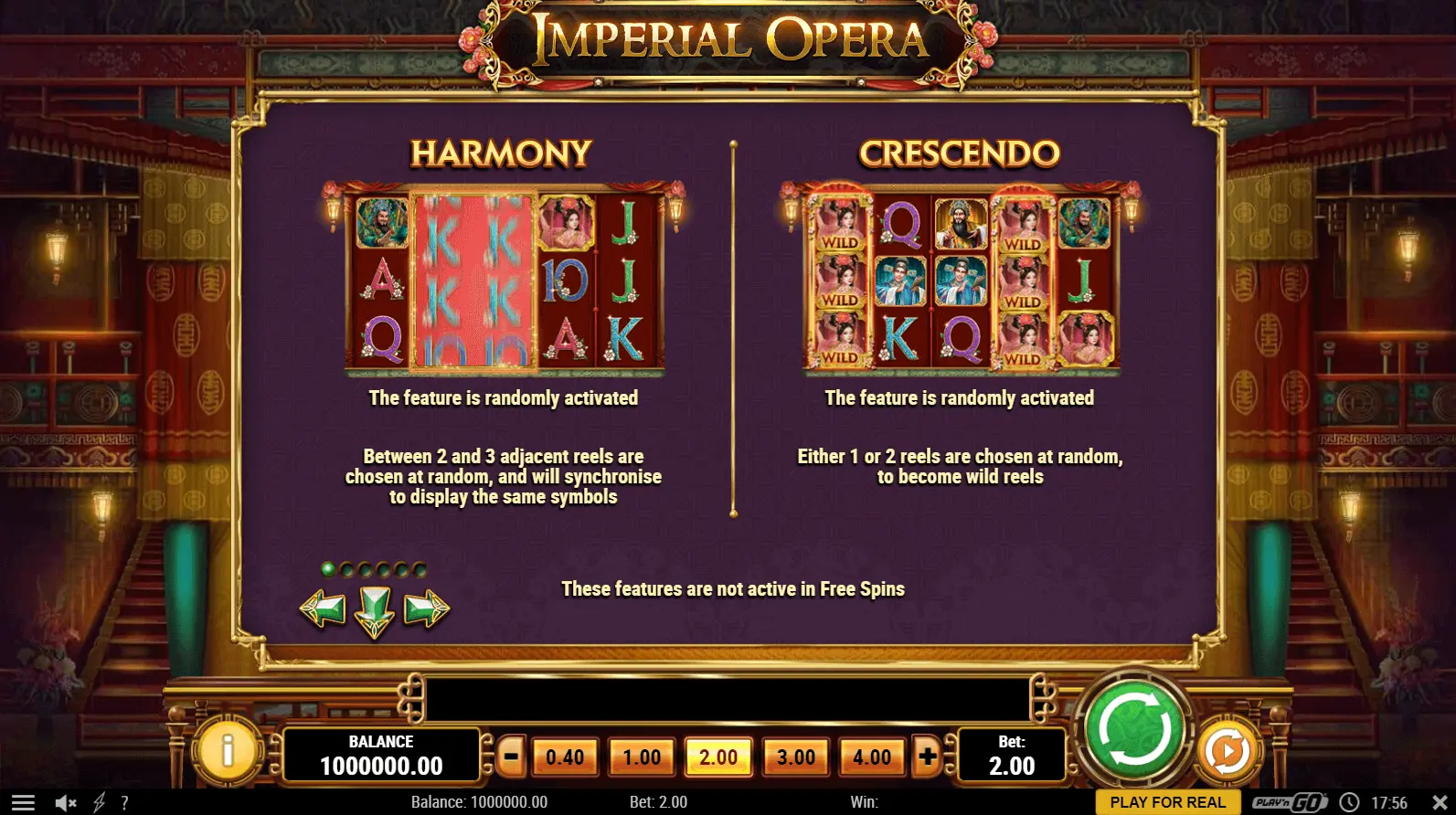1456x815 pixels.
Task: Spin the reels with the green button
Action: point(1133,731)
